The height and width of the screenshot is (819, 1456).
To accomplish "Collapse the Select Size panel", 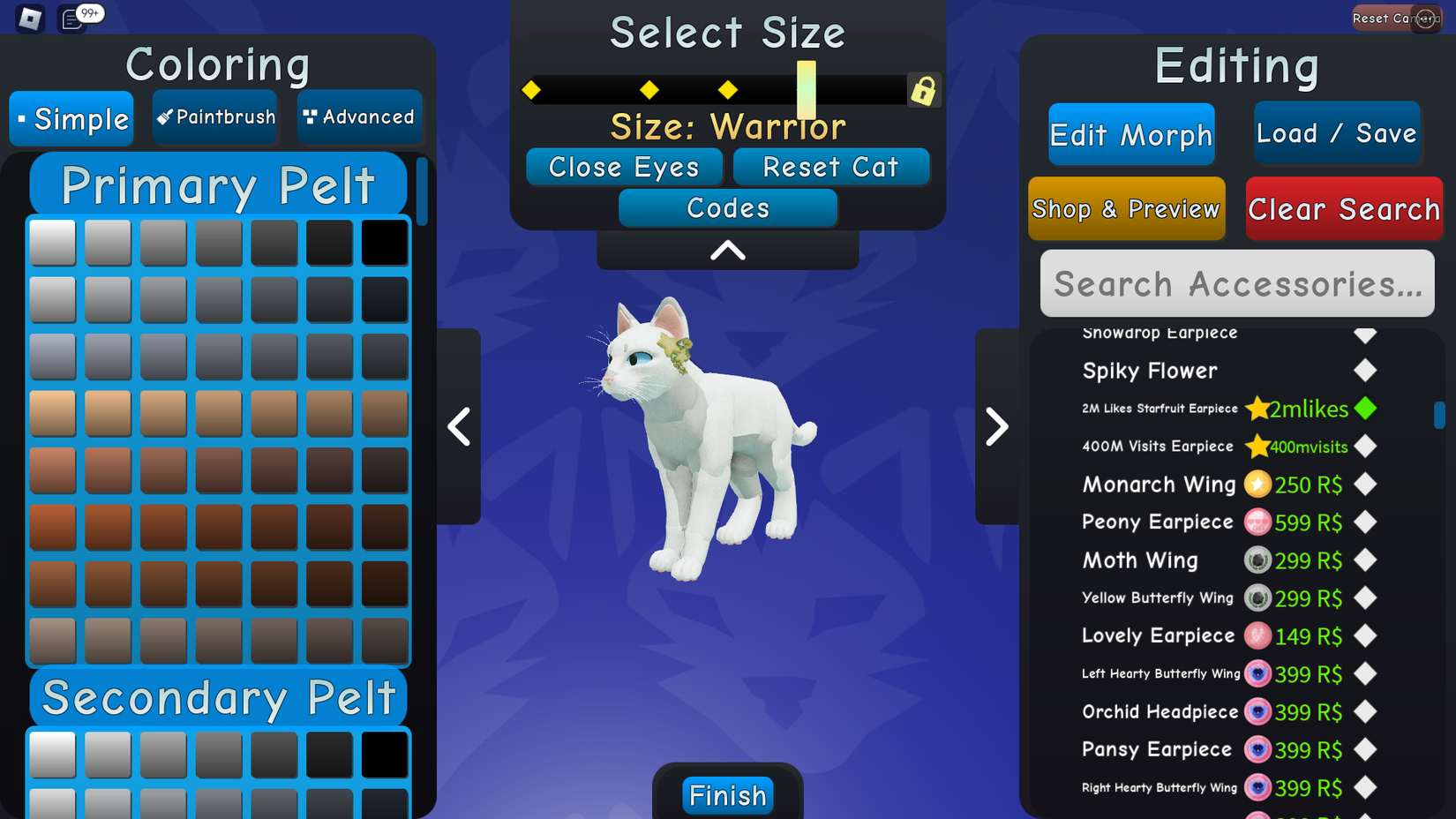I will click(x=726, y=250).
